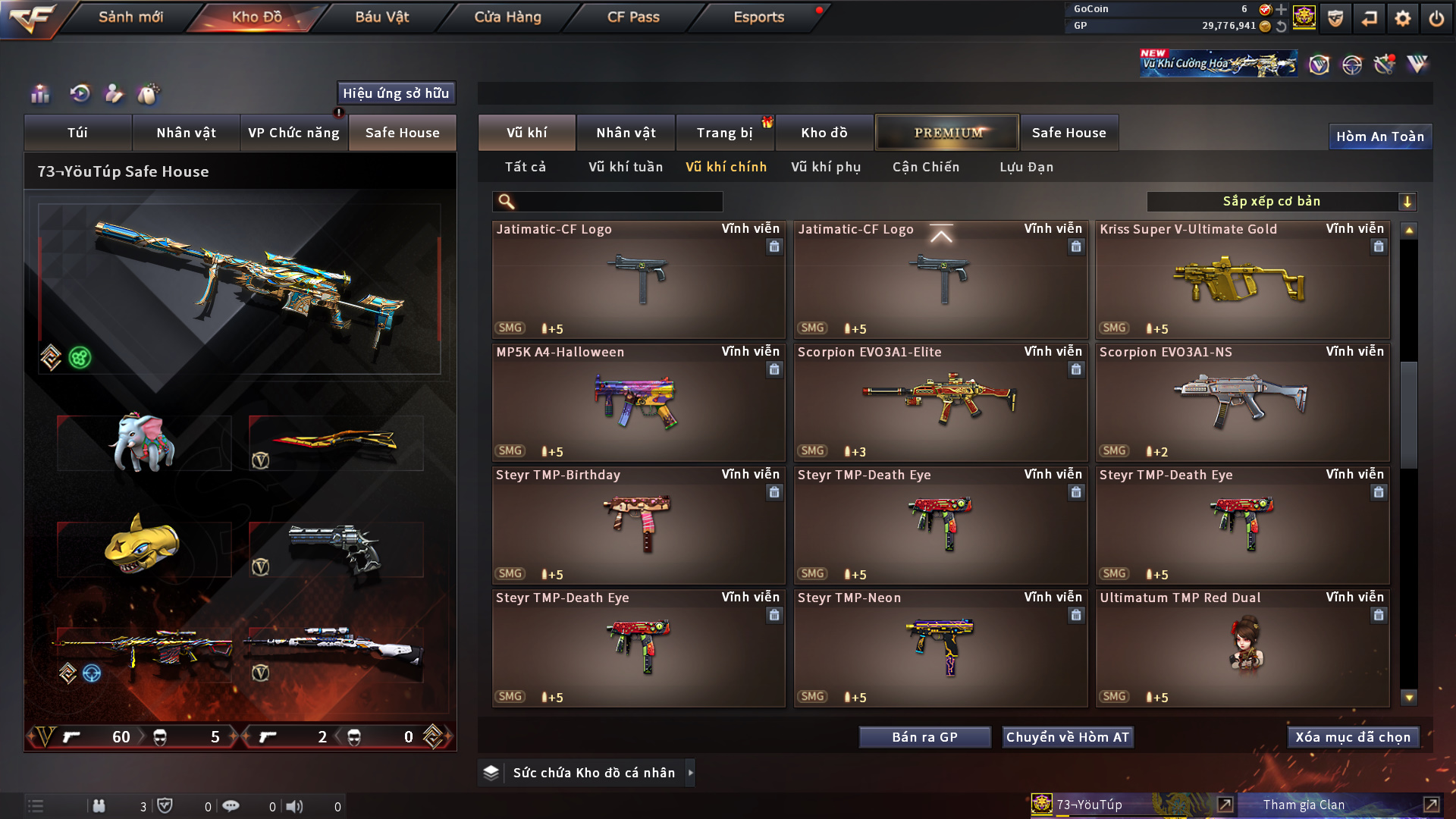1456x819 pixels.
Task: Show Cận Chiến melee weapons
Action: coord(925,167)
